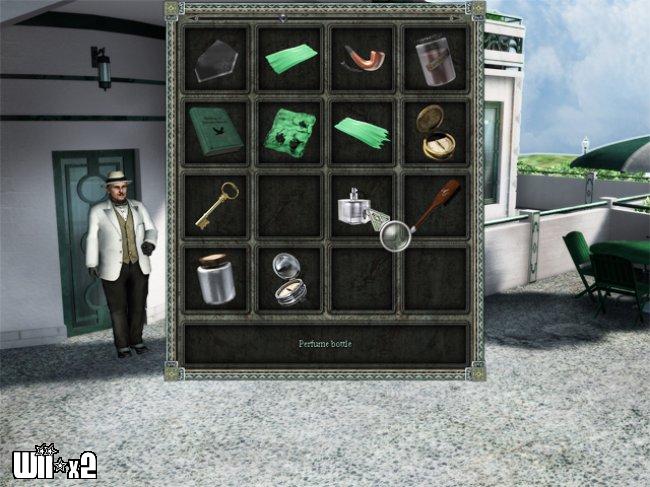Pick the smoking pipe item

click(361, 59)
